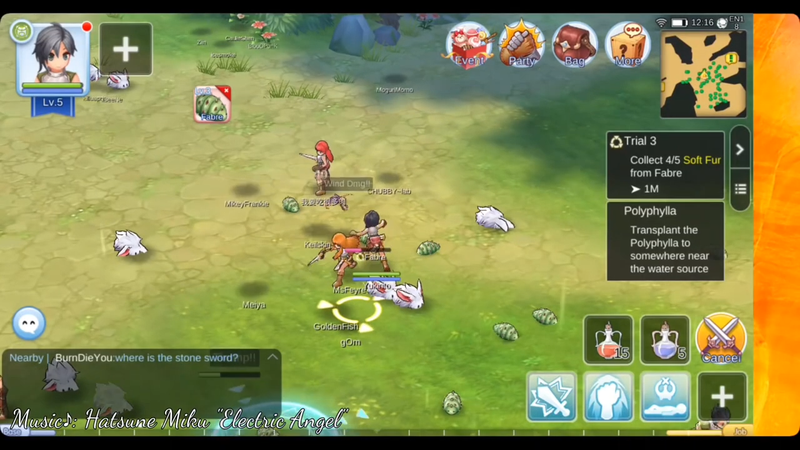Use the blue potion with 5 left
Screen dimensions: 800x450
tap(664, 340)
